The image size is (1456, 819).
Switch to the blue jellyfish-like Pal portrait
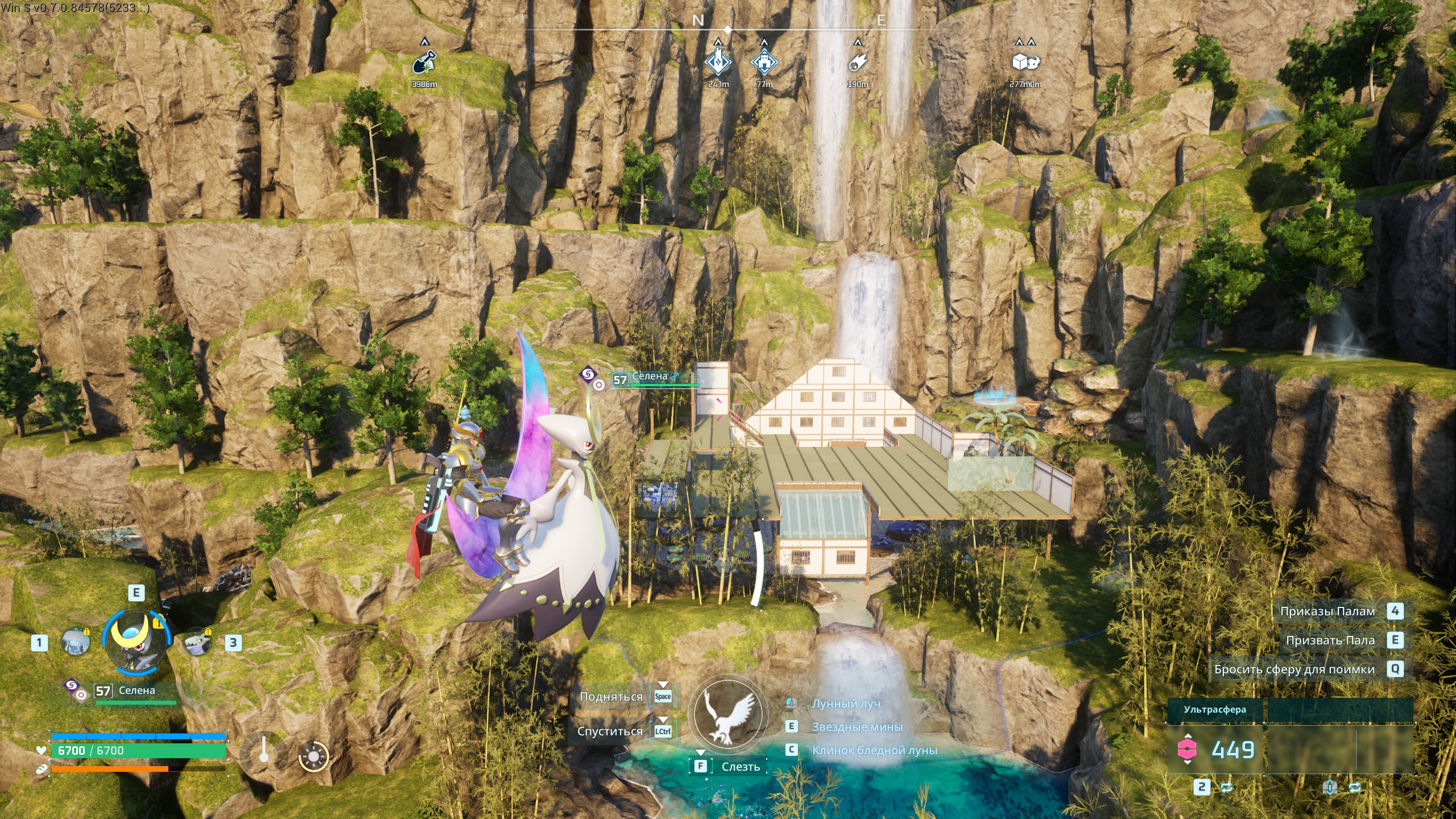[x=75, y=643]
